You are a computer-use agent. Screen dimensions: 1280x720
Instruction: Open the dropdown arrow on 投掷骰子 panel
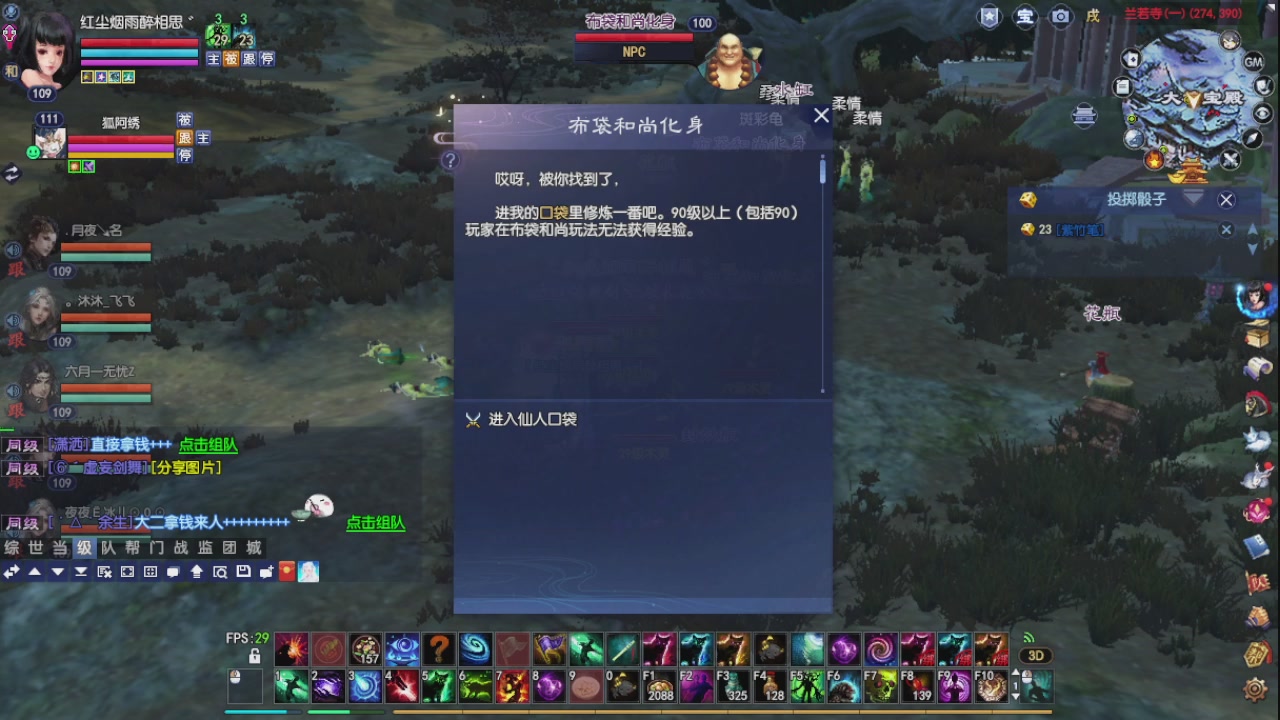1192,200
